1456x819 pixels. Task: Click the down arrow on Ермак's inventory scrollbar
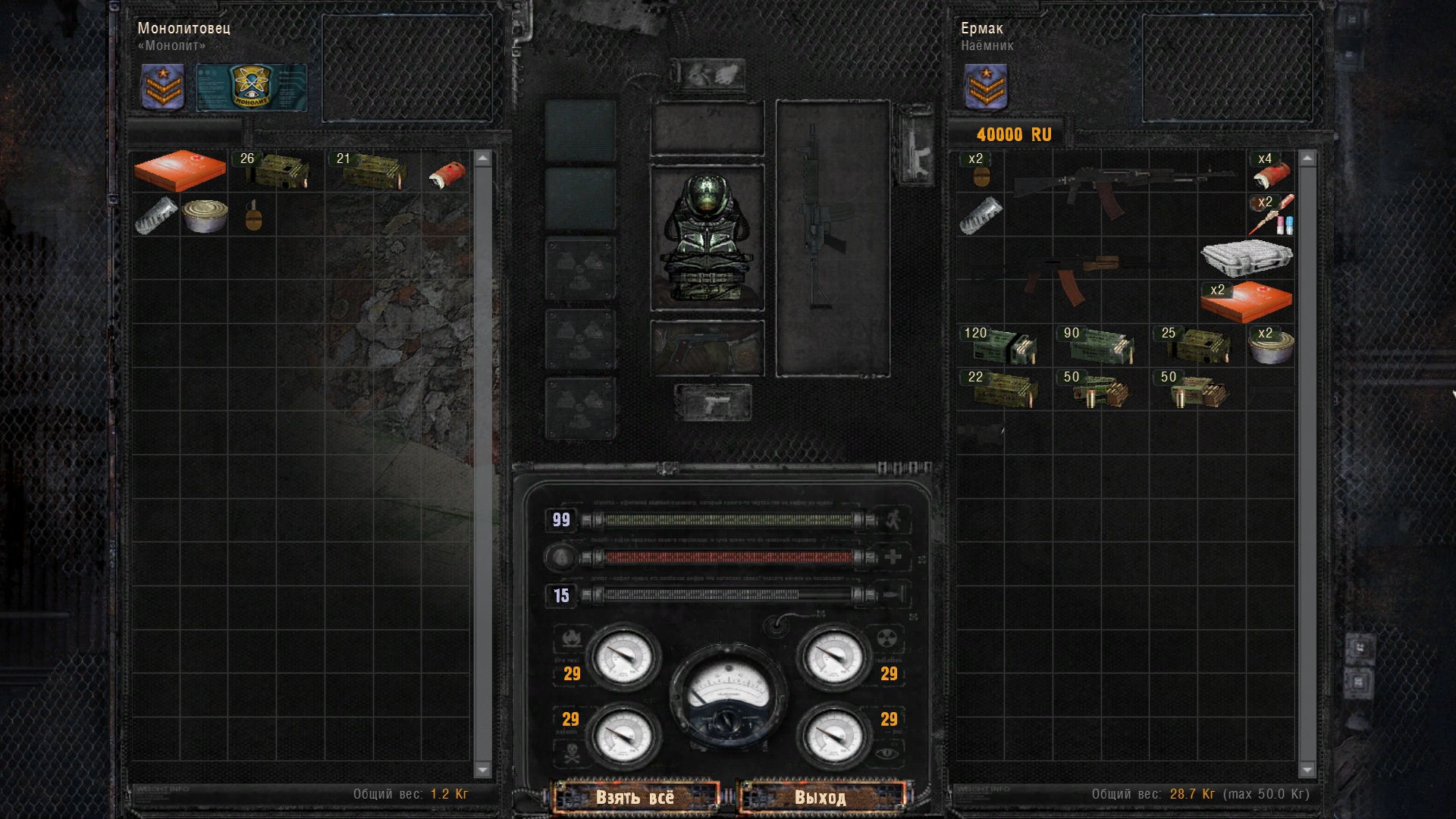click(1307, 770)
